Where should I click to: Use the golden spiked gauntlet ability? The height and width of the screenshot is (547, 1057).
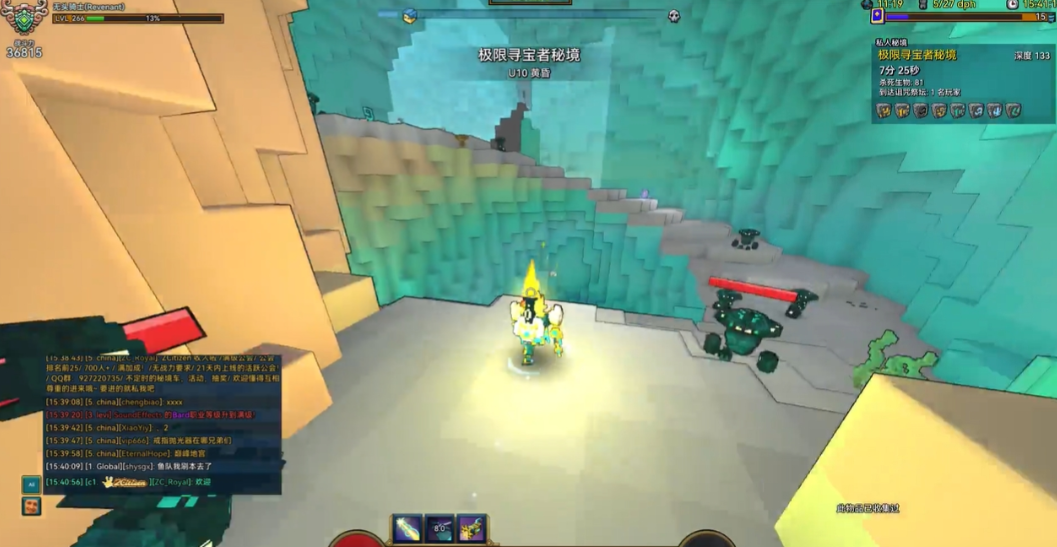471,528
